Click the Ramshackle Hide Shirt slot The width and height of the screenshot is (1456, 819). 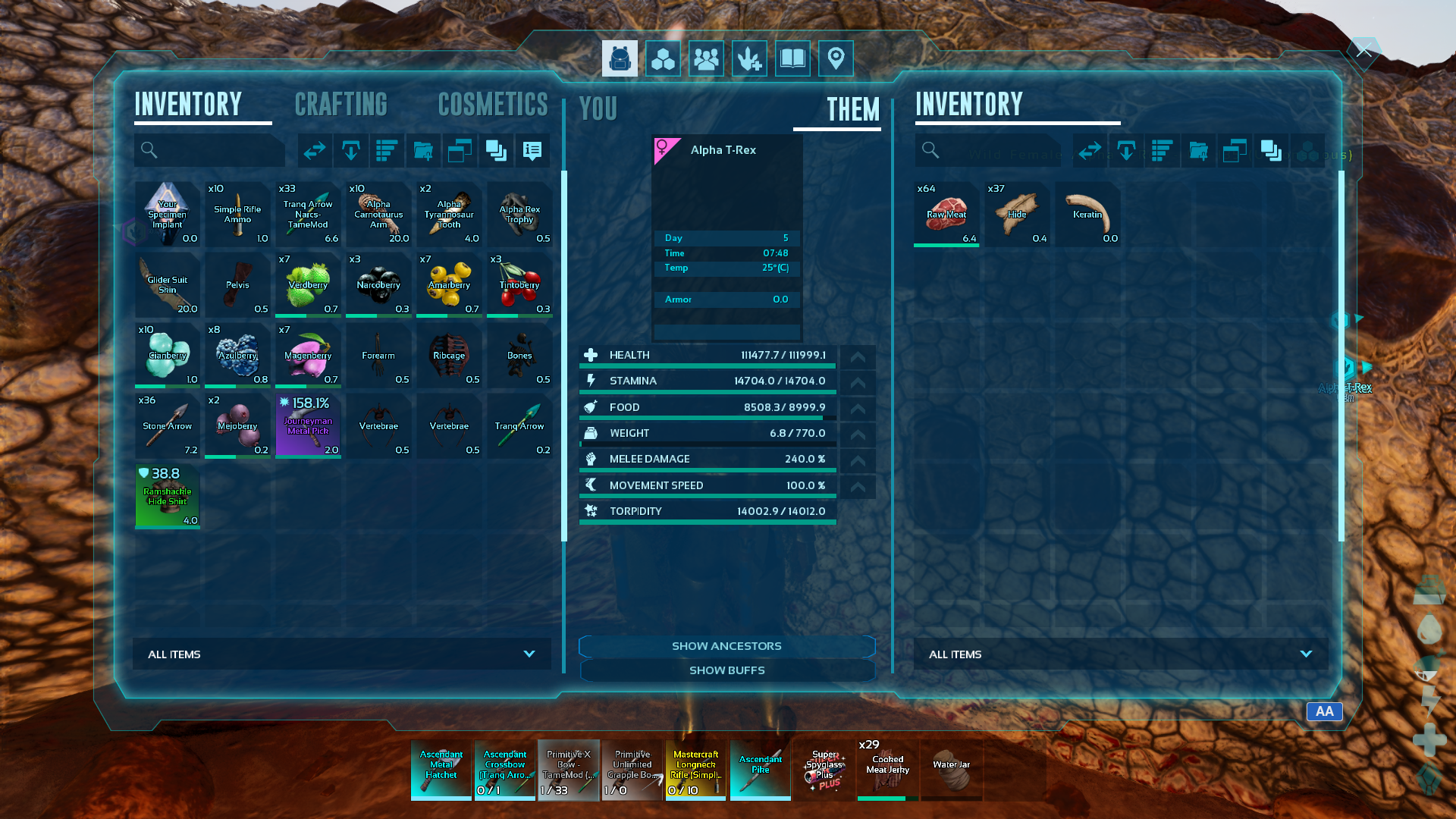168,497
